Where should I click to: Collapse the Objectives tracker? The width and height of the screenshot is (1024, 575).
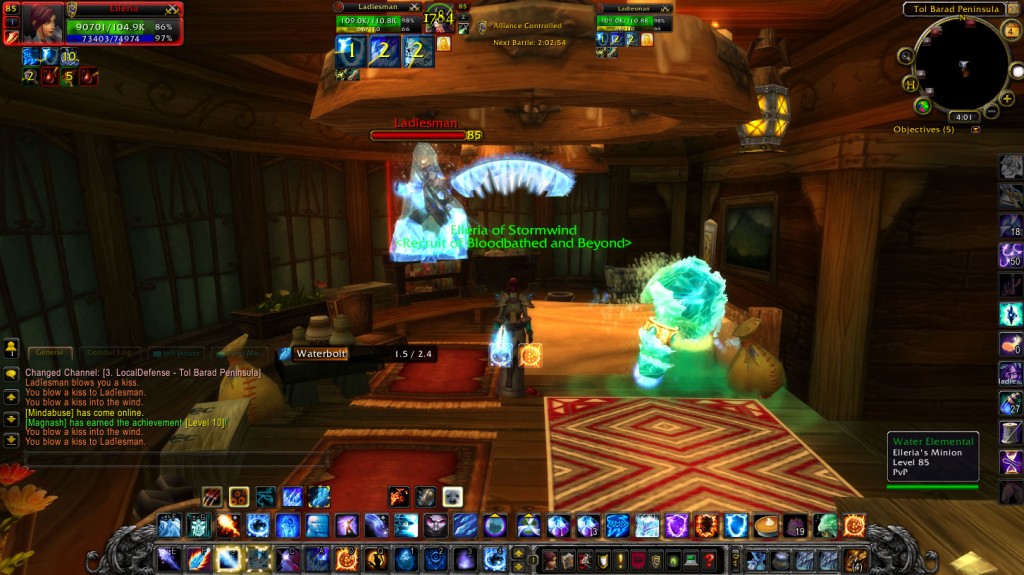tap(975, 130)
